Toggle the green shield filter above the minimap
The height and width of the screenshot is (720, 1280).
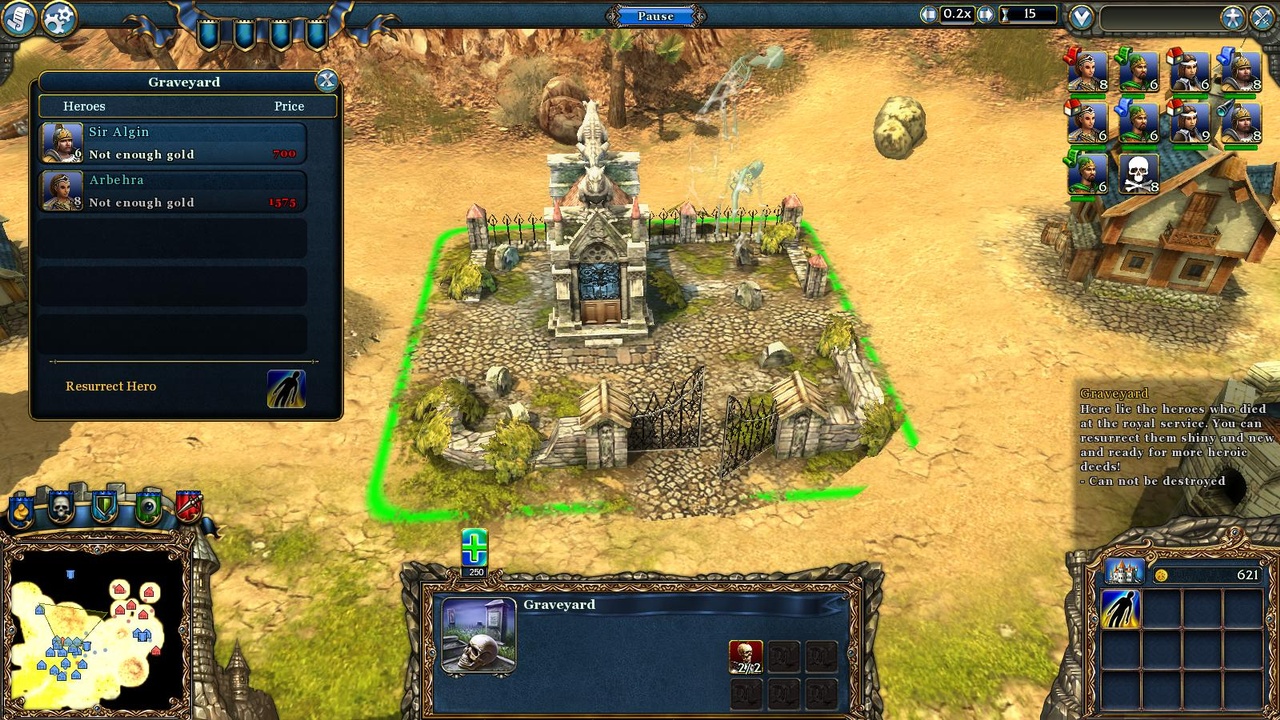pos(102,505)
